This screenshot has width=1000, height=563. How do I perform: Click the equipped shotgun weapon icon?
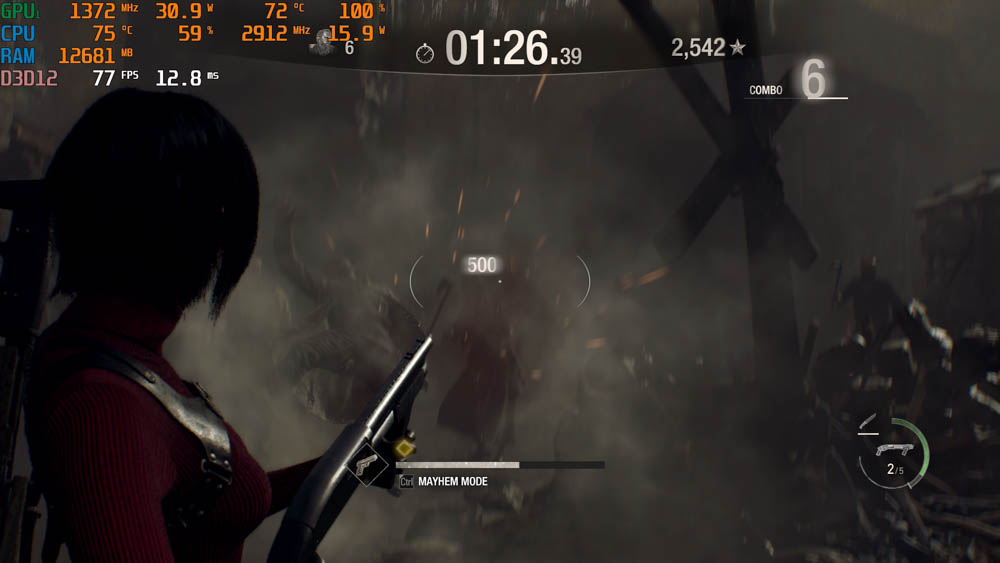point(893,439)
